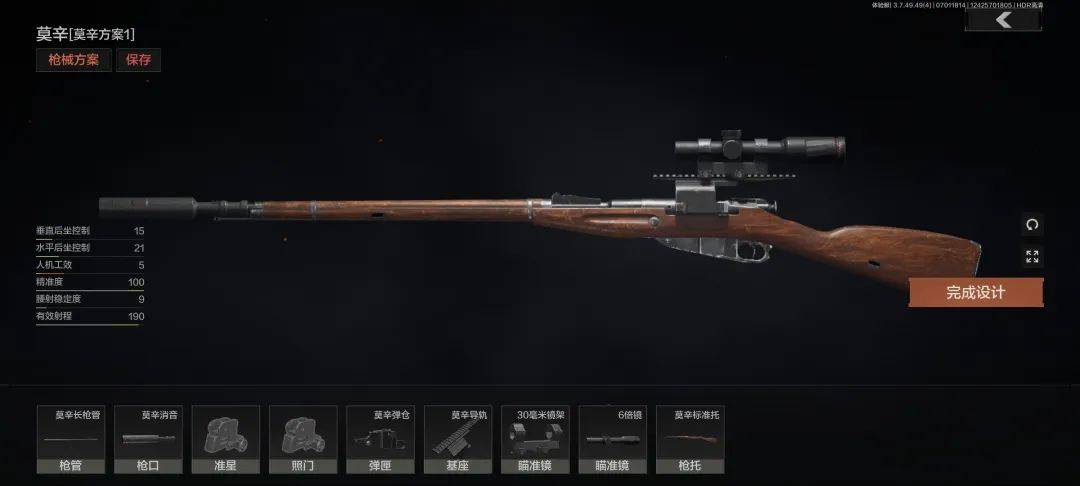
Task: Confirm with 完成设计 button
Action: (975, 292)
